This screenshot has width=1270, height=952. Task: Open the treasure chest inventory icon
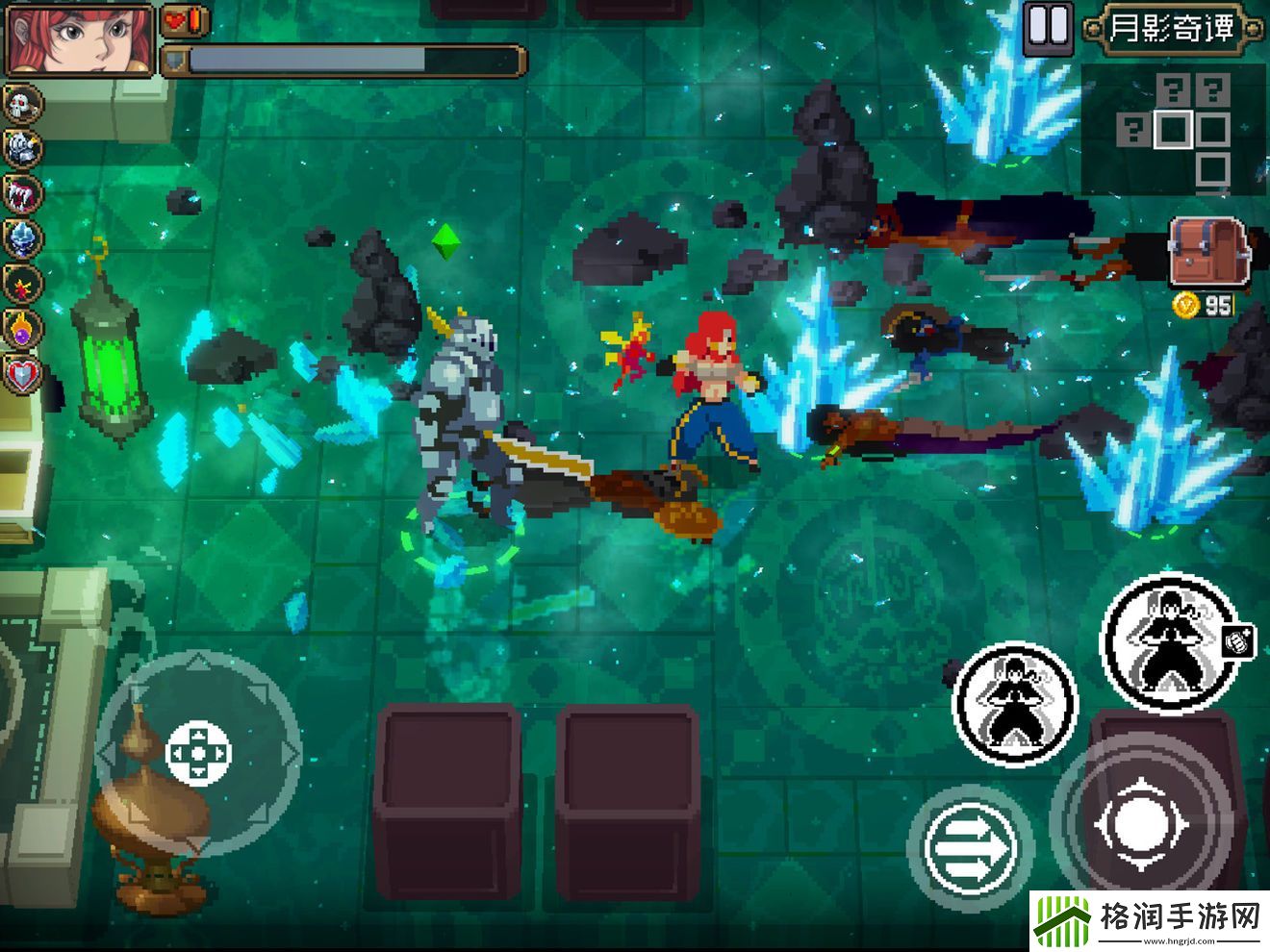pos(1208,252)
